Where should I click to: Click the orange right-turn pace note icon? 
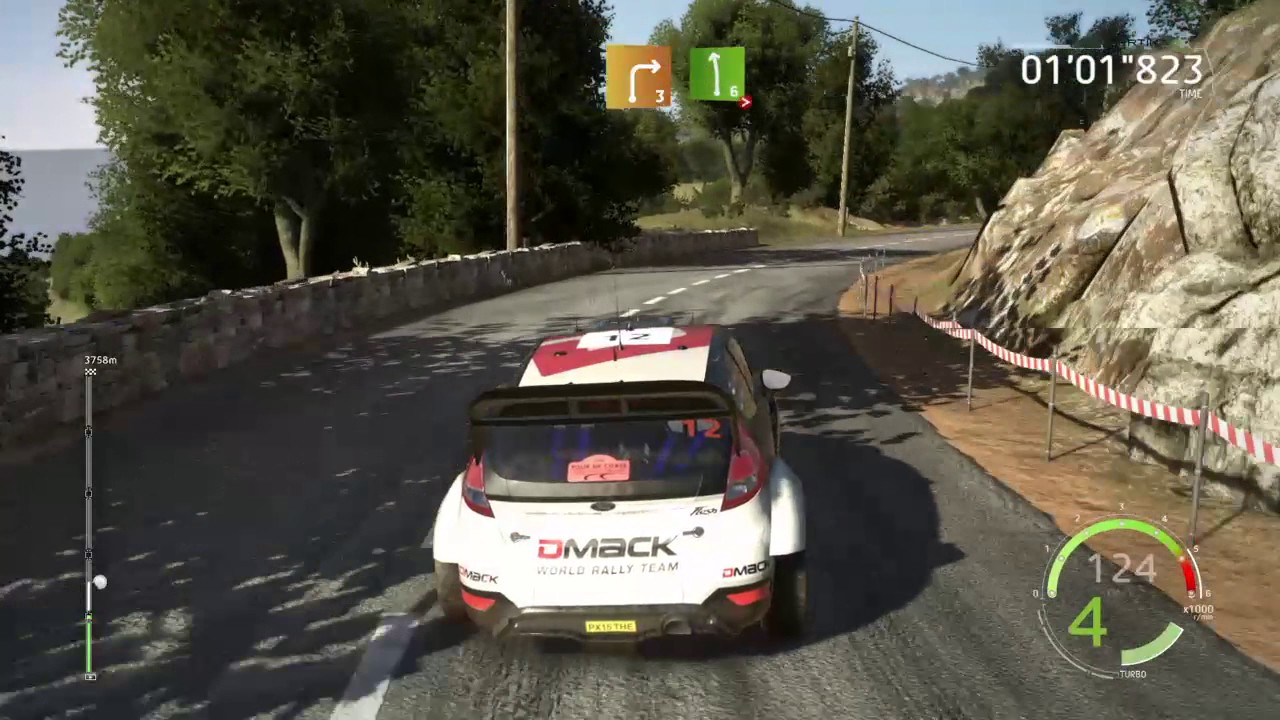coord(638,76)
